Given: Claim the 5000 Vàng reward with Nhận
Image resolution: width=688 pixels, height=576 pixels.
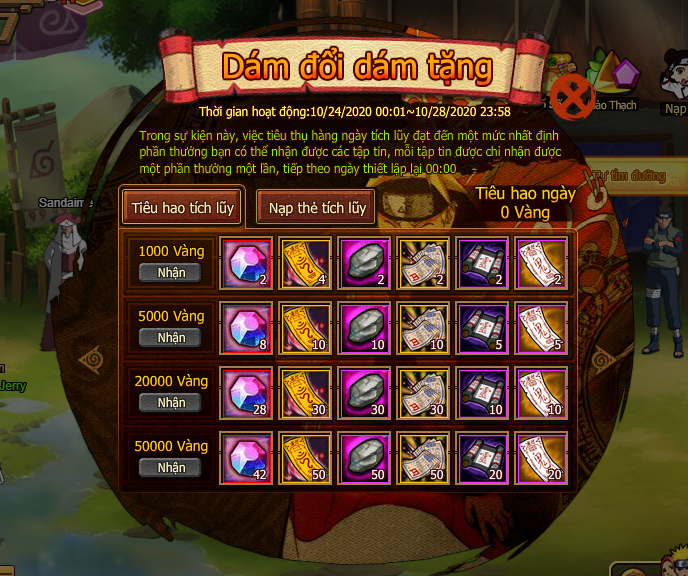Looking at the screenshot, I should click(x=171, y=338).
